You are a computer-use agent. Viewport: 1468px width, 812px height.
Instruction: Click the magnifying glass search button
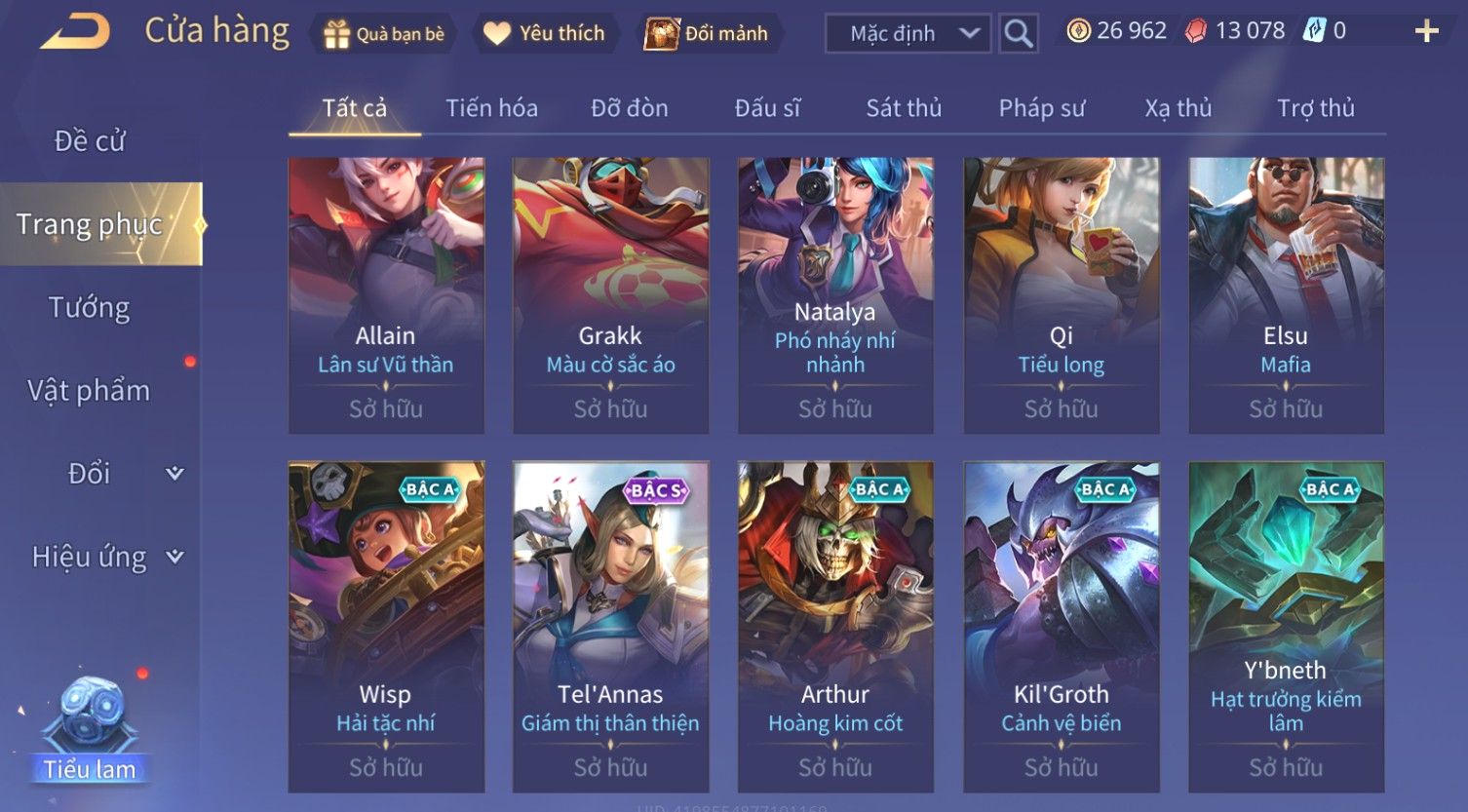point(1018,34)
